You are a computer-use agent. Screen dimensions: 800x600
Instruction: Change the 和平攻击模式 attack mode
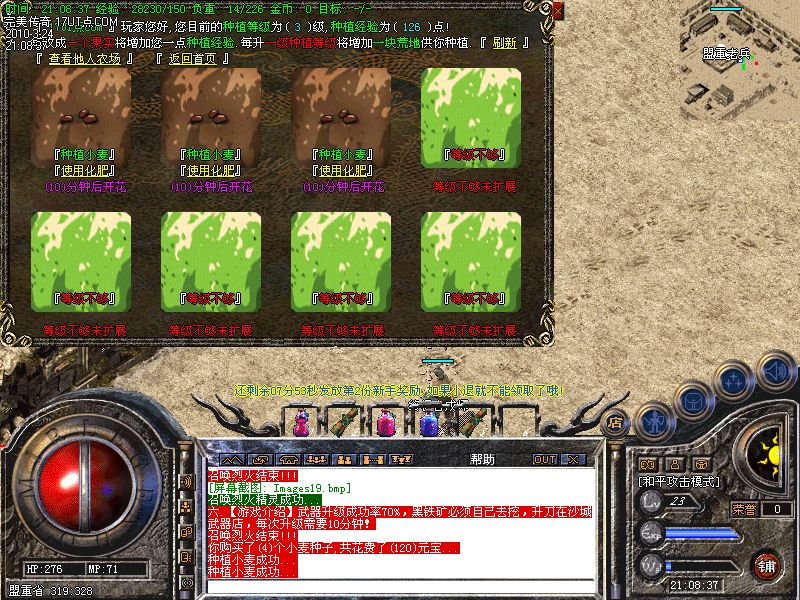[681, 481]
